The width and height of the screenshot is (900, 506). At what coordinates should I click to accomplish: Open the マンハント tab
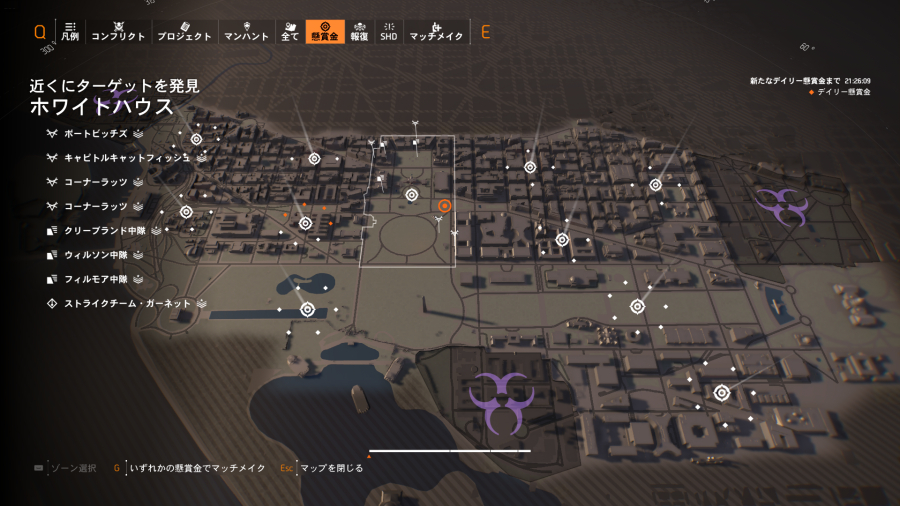pos(244,31)
